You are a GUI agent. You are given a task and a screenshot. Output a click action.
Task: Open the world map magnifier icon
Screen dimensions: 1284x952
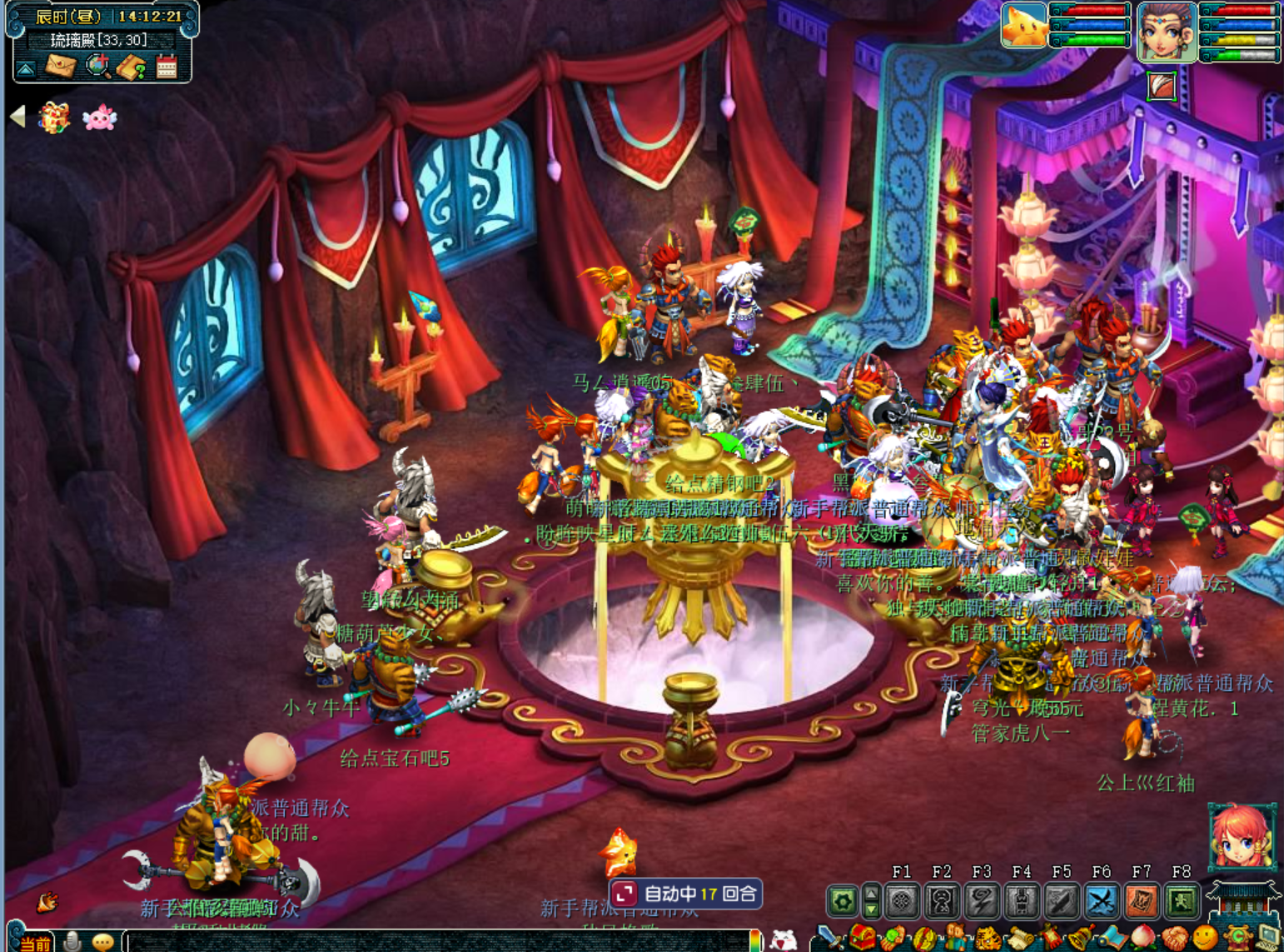coord(97,65)
